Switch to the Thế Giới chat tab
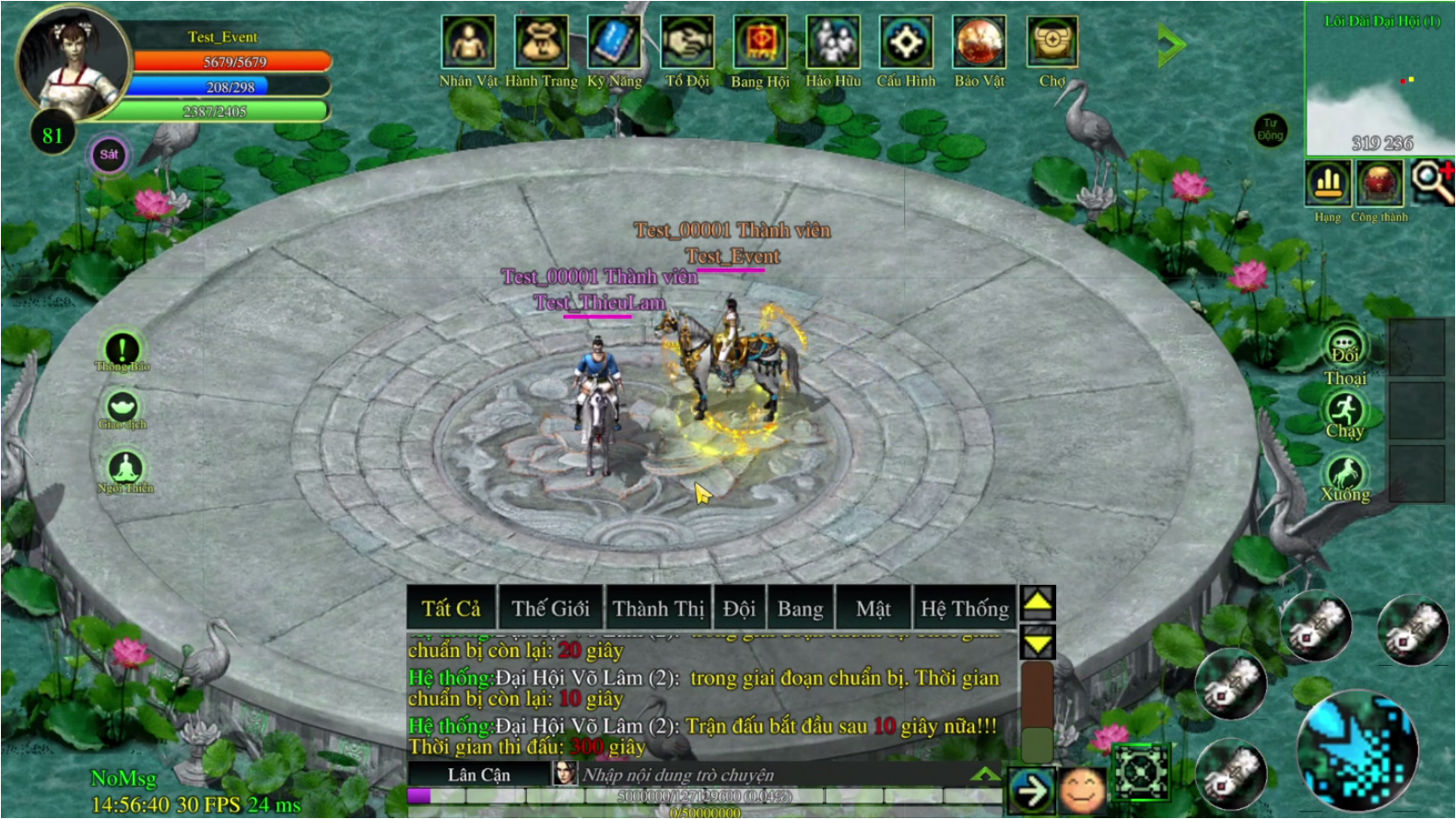 coord(550,609)
